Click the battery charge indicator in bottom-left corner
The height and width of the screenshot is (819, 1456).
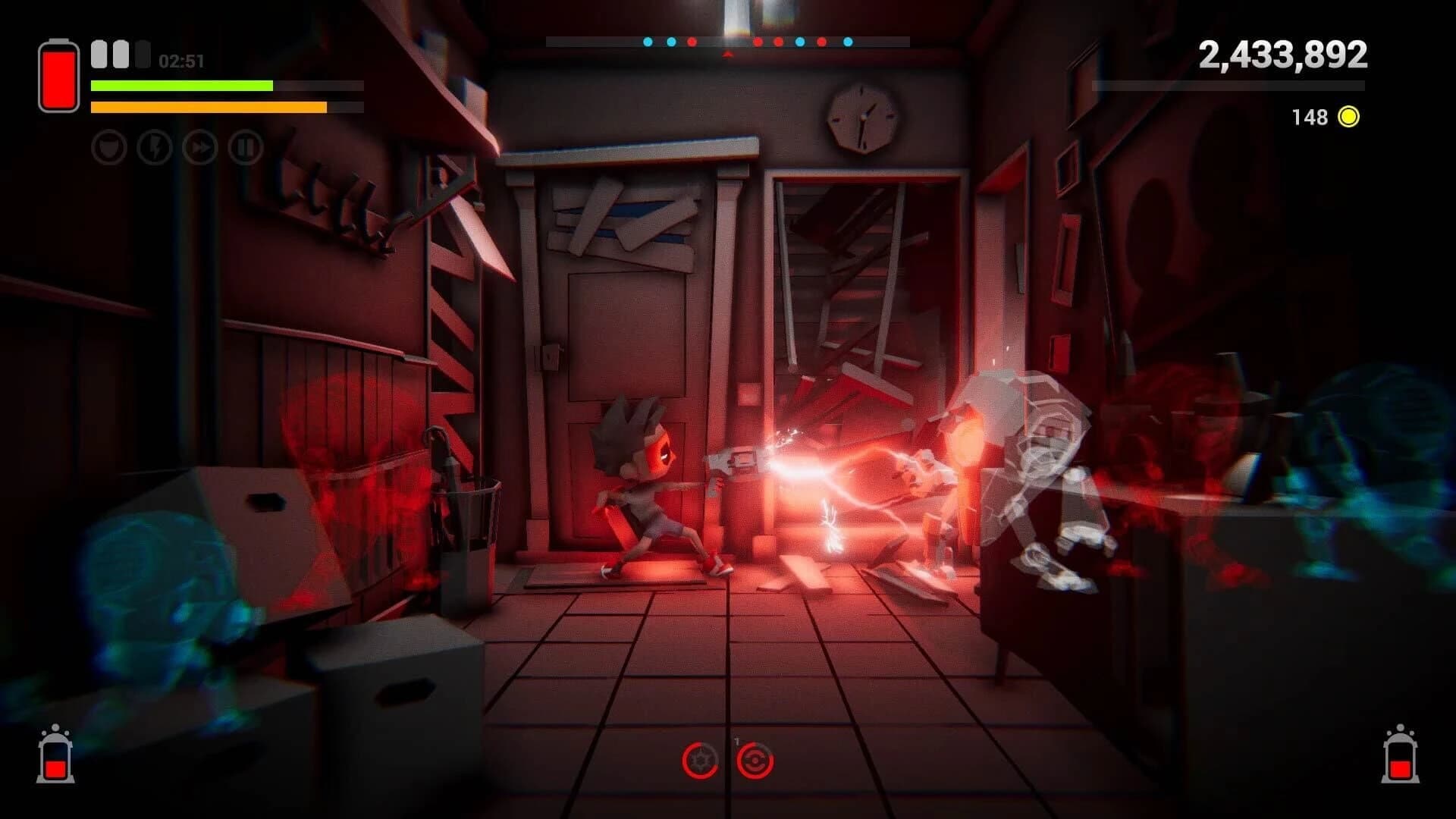tap(55, 757)
